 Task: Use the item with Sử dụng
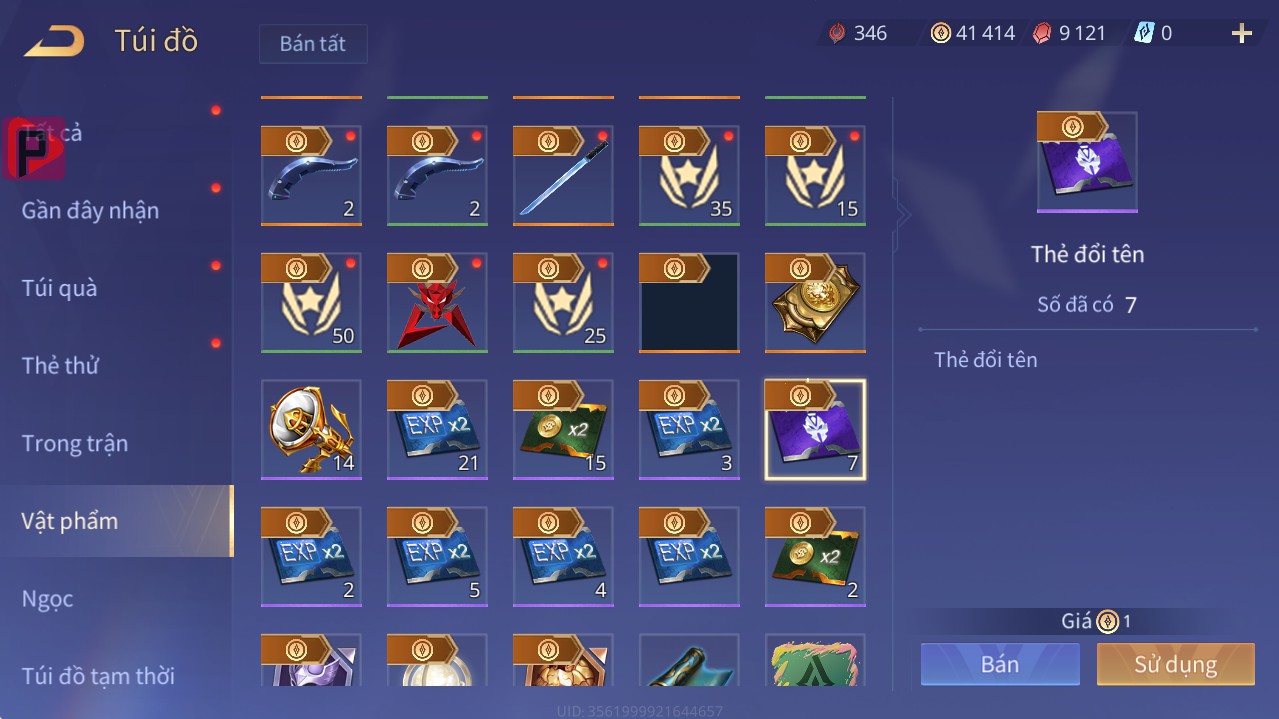tap(1175, 664)
